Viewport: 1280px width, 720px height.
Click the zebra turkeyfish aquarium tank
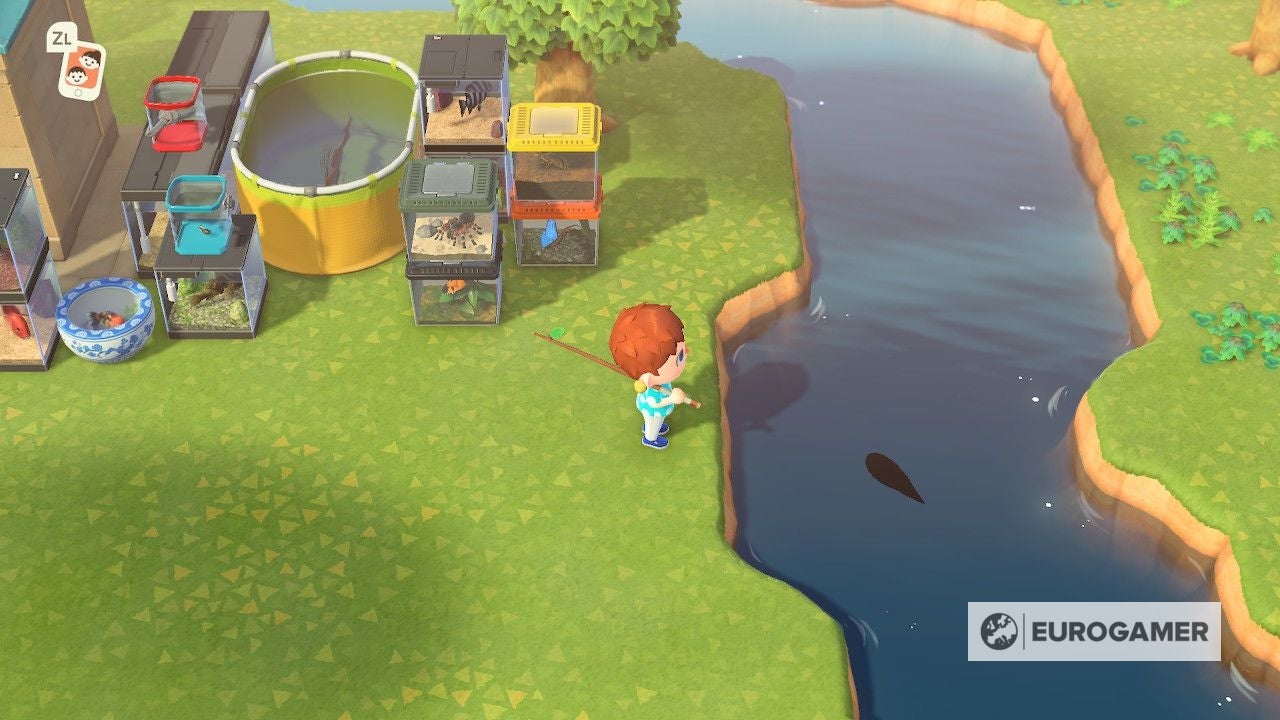pos(465,100)
